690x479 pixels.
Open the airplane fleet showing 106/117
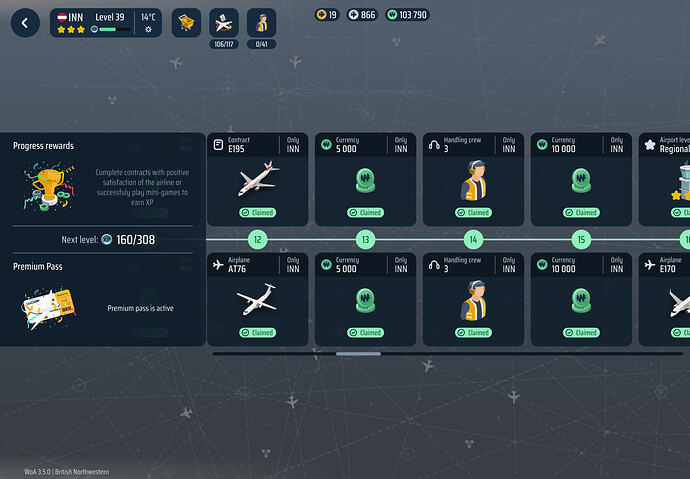224,23
